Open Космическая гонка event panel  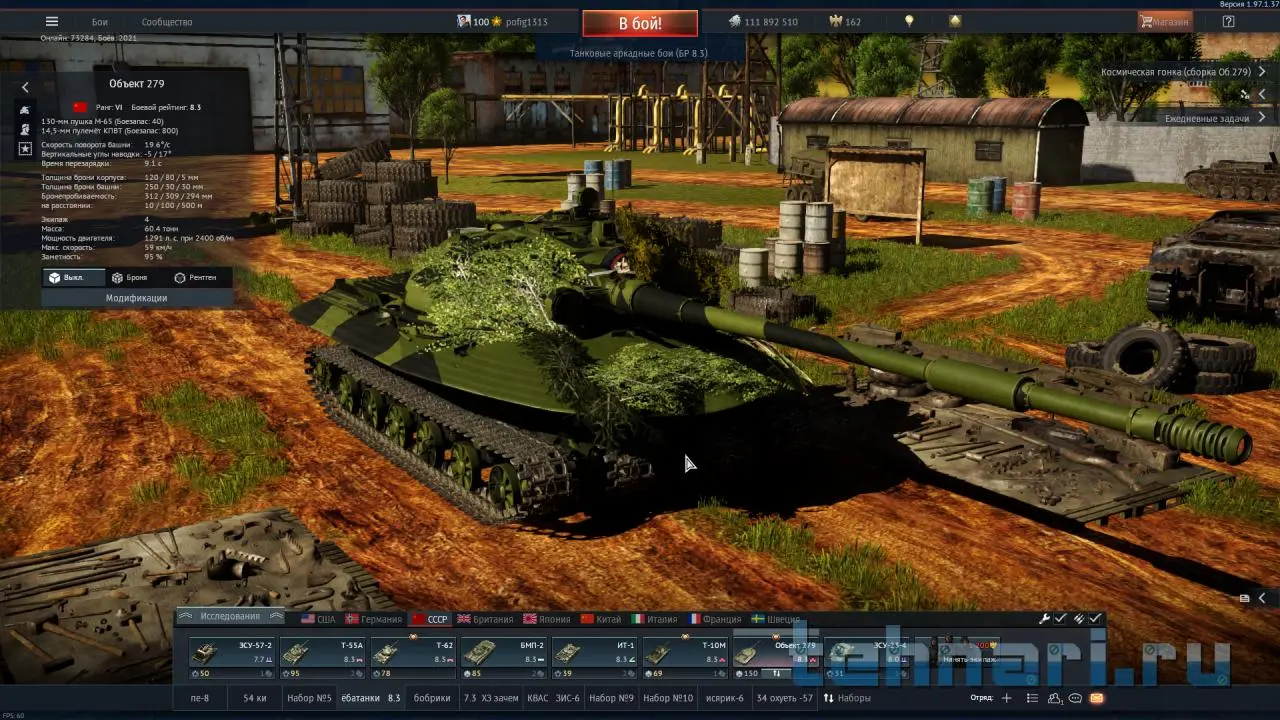(x=1175, y=72)
